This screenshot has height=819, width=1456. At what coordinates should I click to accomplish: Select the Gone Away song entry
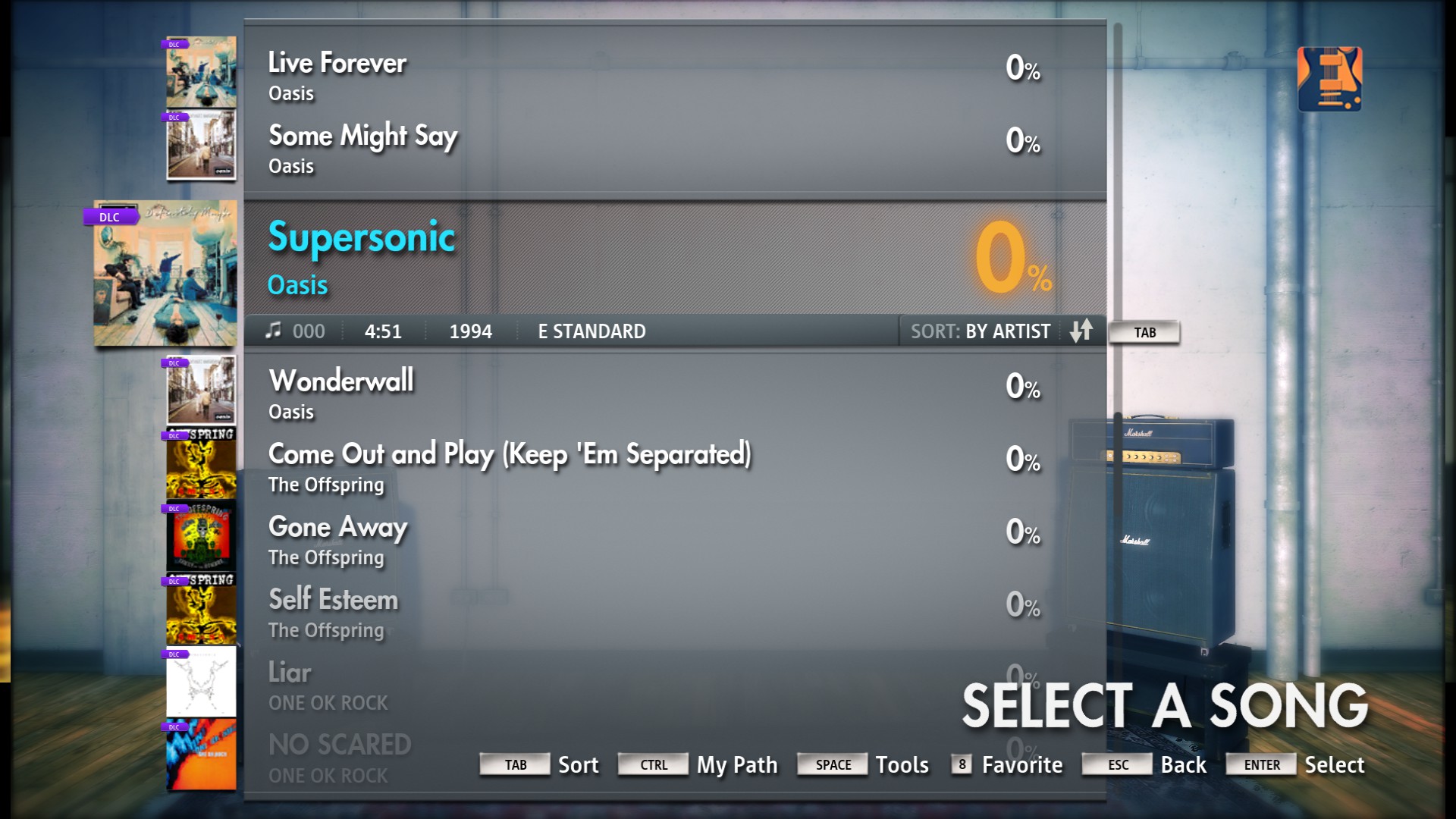tap(531, 539)
